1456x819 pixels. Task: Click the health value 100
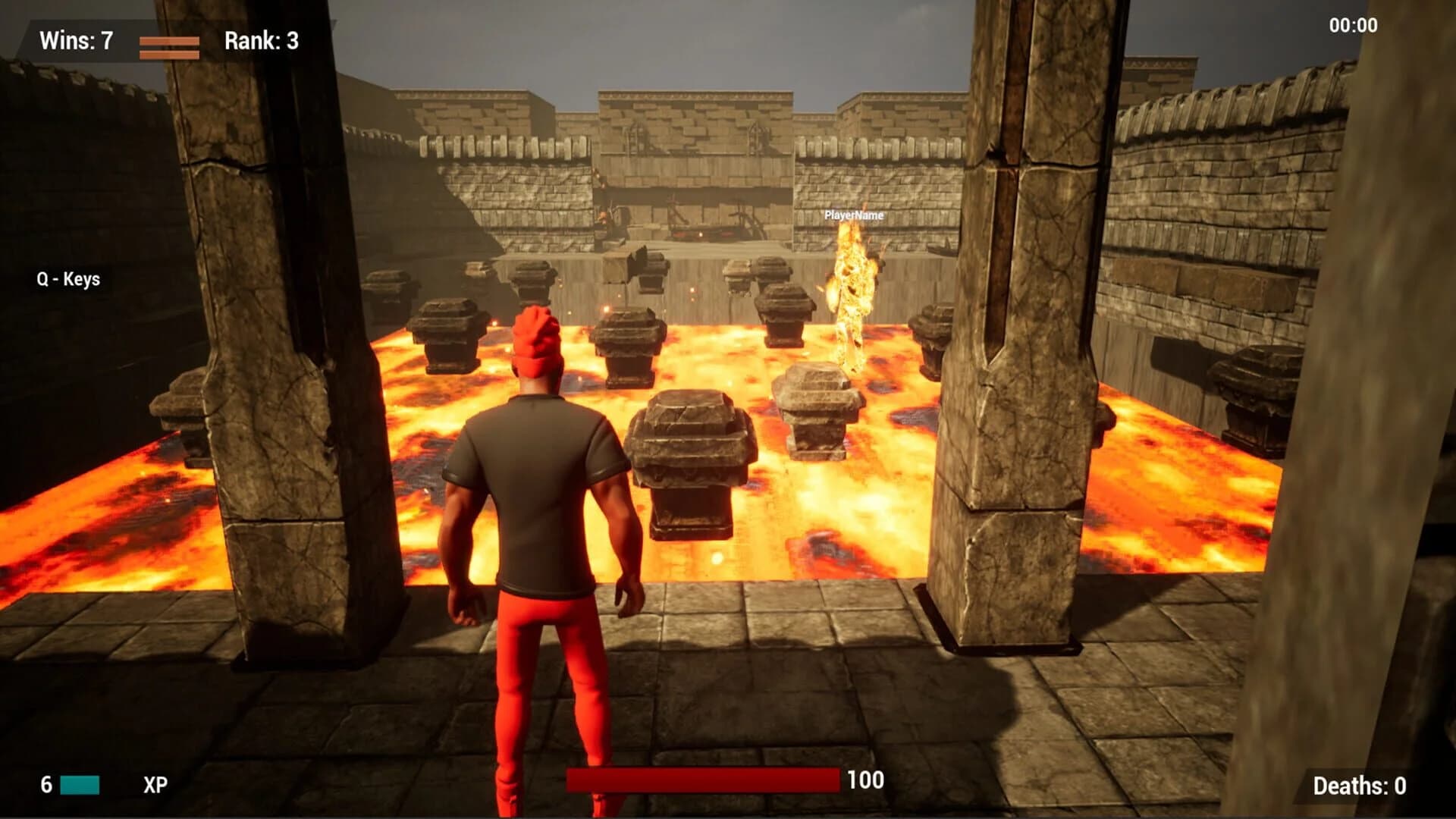(864, 778)
